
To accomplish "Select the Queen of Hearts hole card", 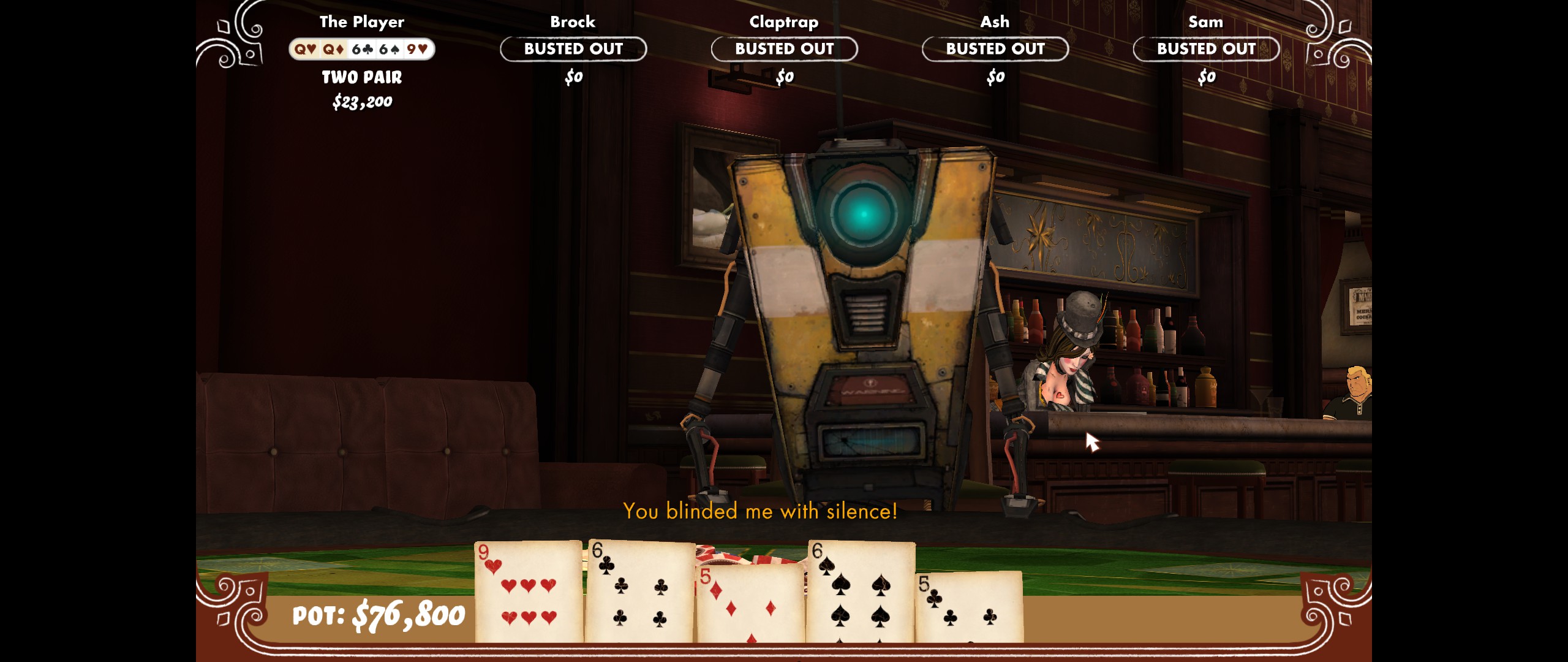I will coord(304,50).
